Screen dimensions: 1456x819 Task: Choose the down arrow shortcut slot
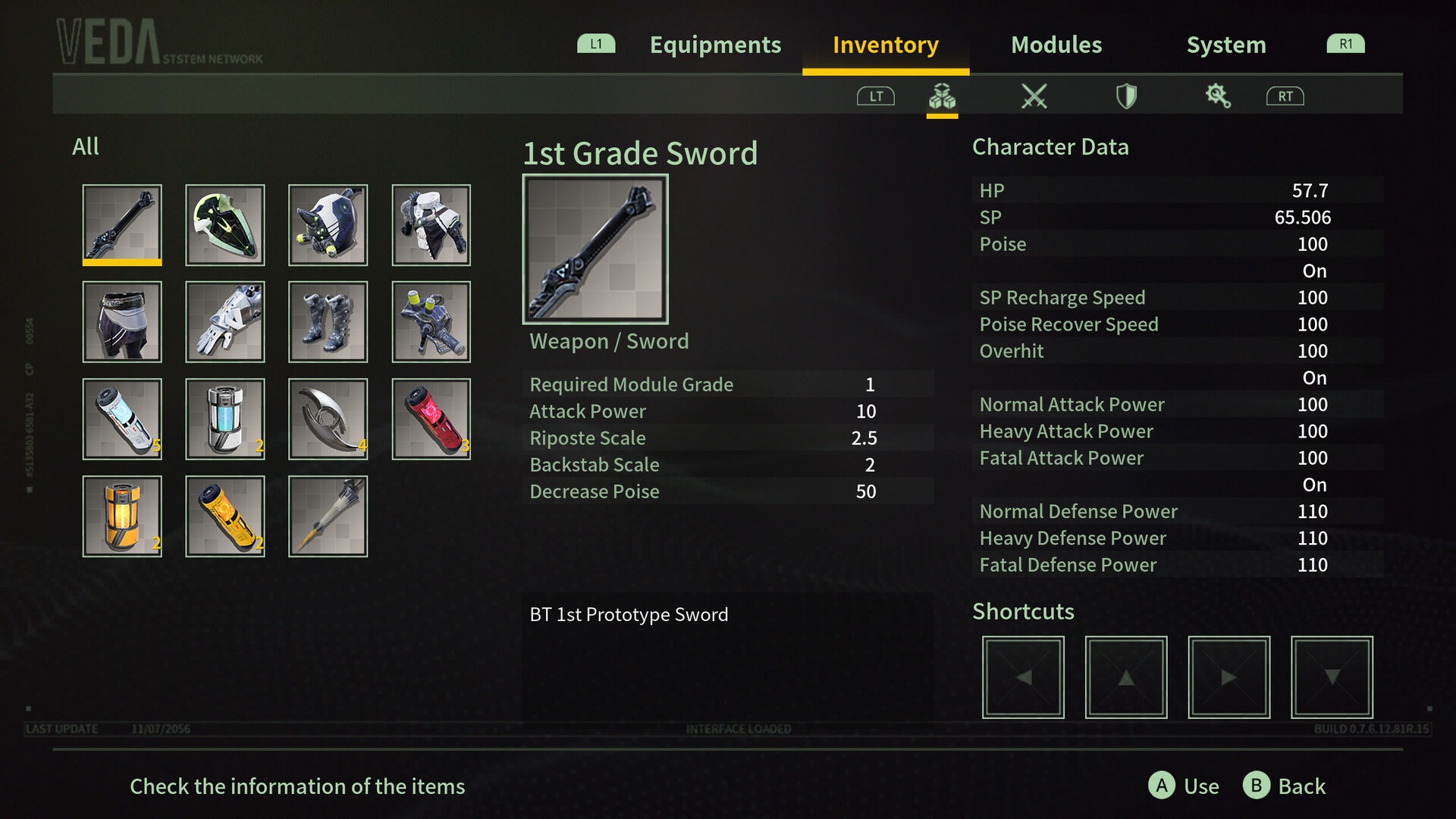[1332, 676]
